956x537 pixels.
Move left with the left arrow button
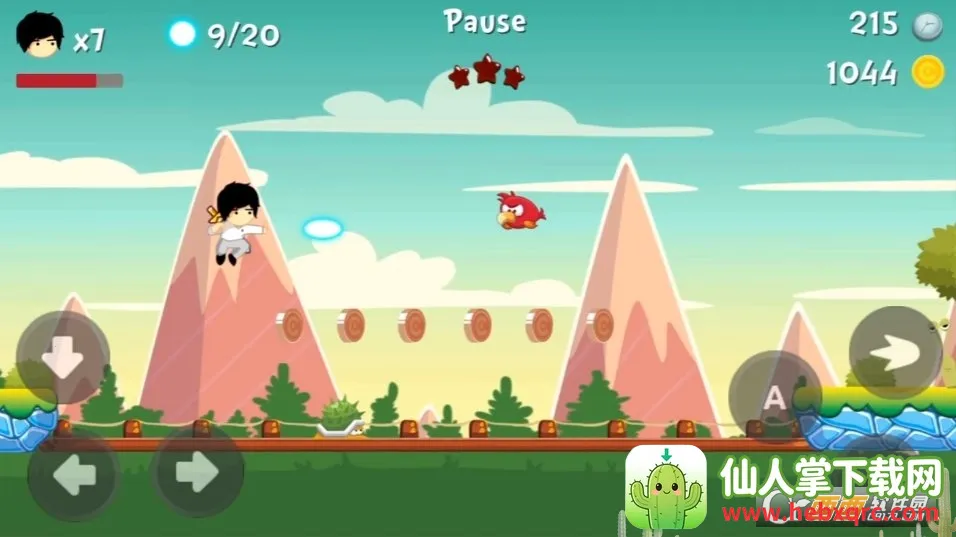74,476
